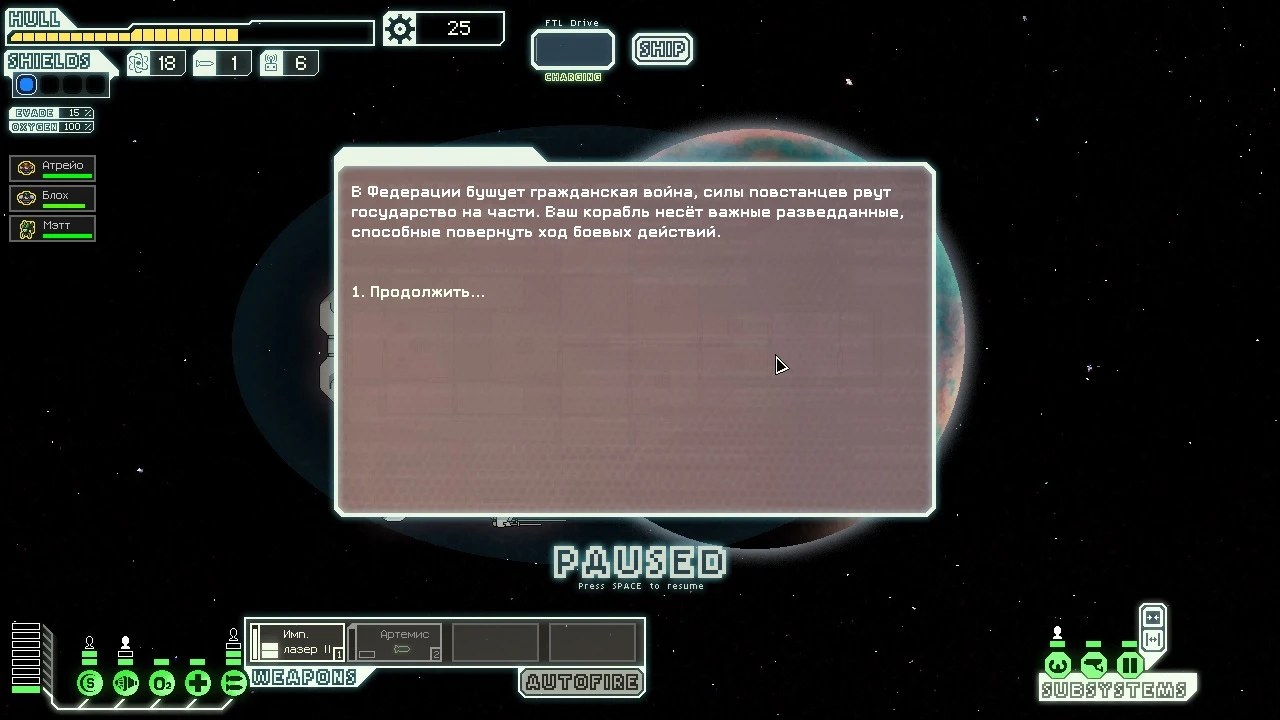
Task: Activate the Имп. лазер II weapon slot
Action: (295, 642)
